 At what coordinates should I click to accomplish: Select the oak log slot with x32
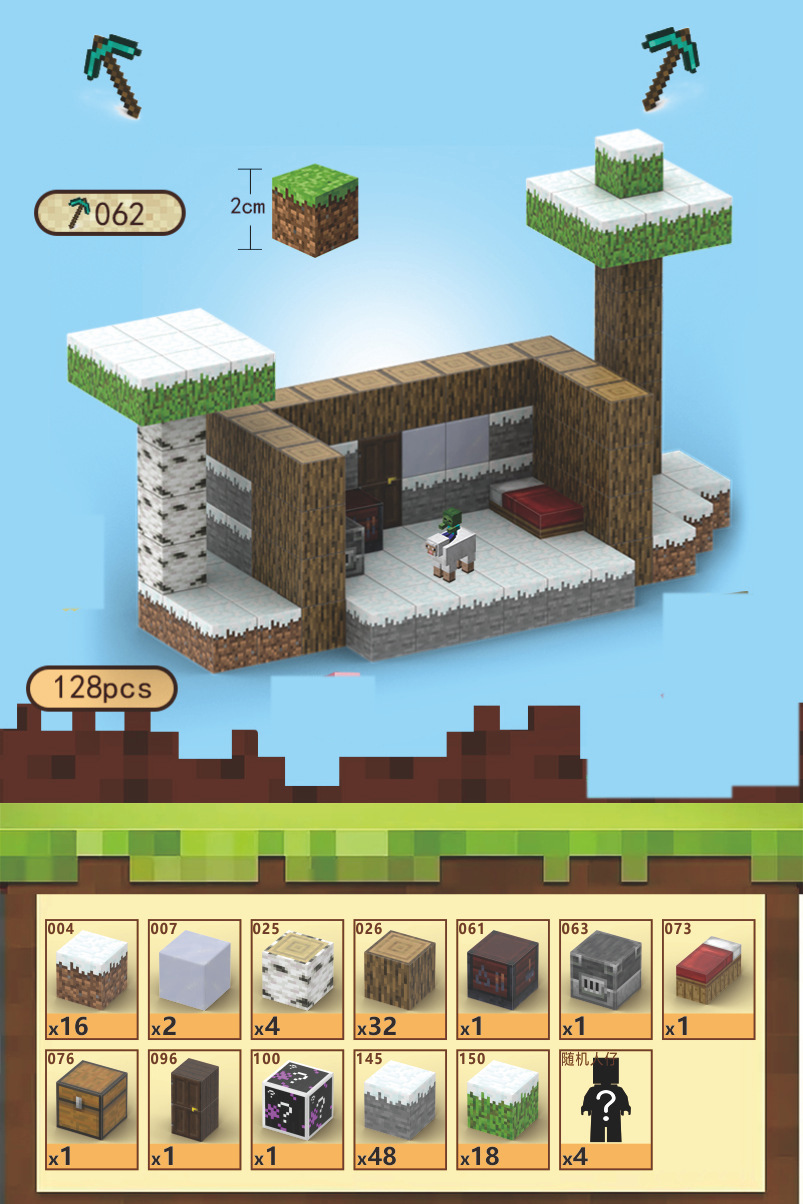(x=400, y=980)
